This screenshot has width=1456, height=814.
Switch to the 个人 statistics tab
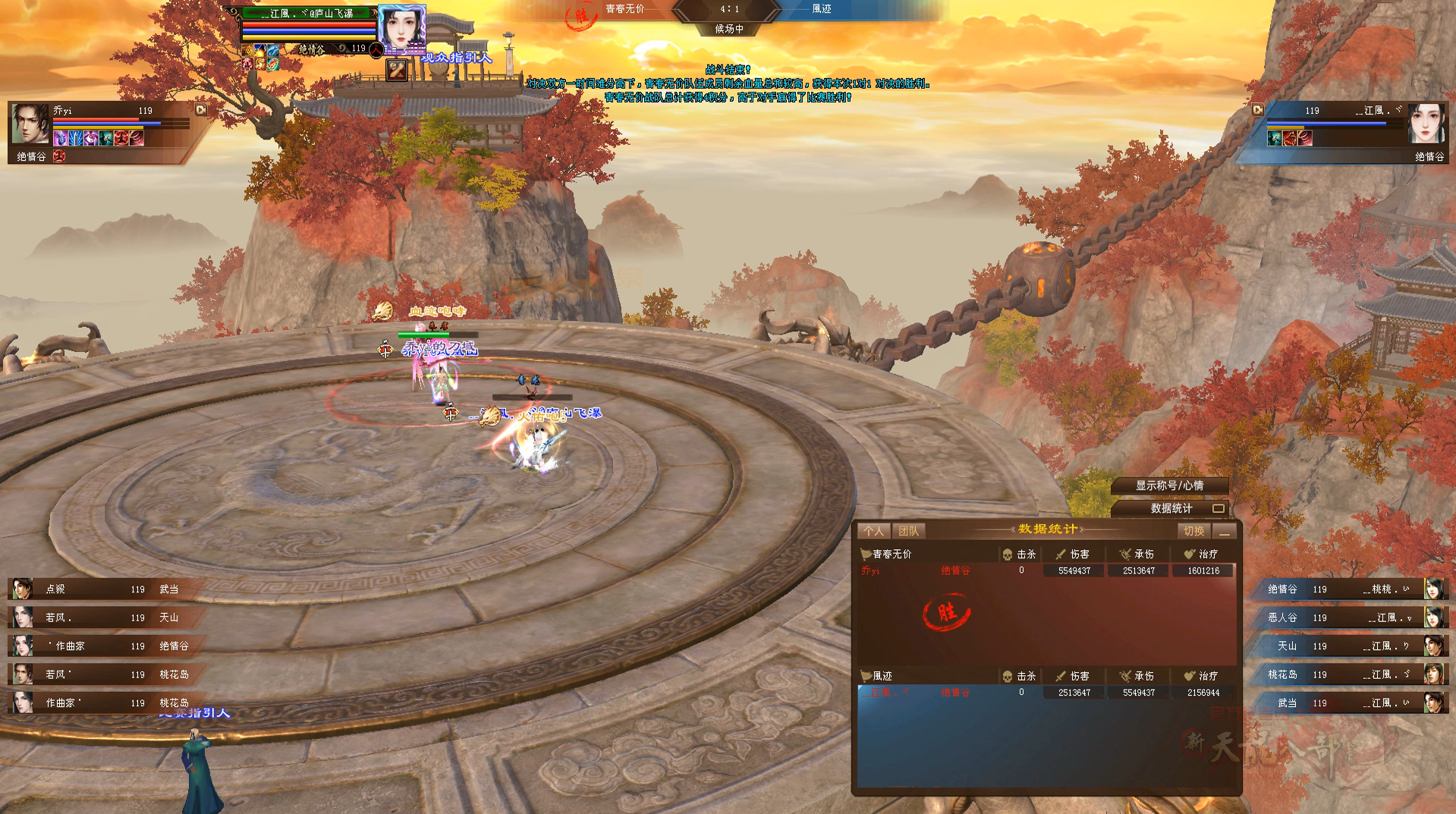point(873,531)
